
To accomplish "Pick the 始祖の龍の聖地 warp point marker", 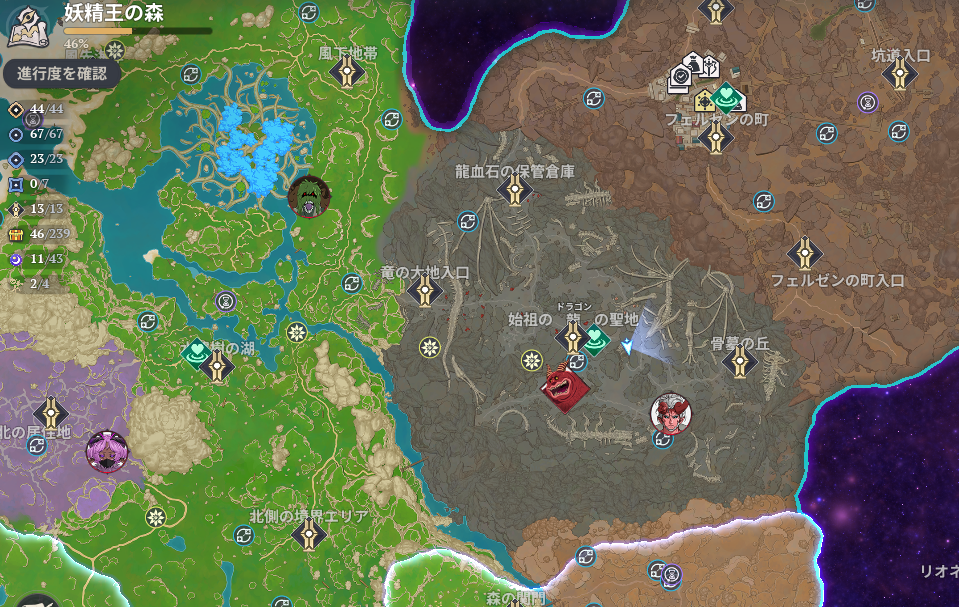I will pos(573,337).
